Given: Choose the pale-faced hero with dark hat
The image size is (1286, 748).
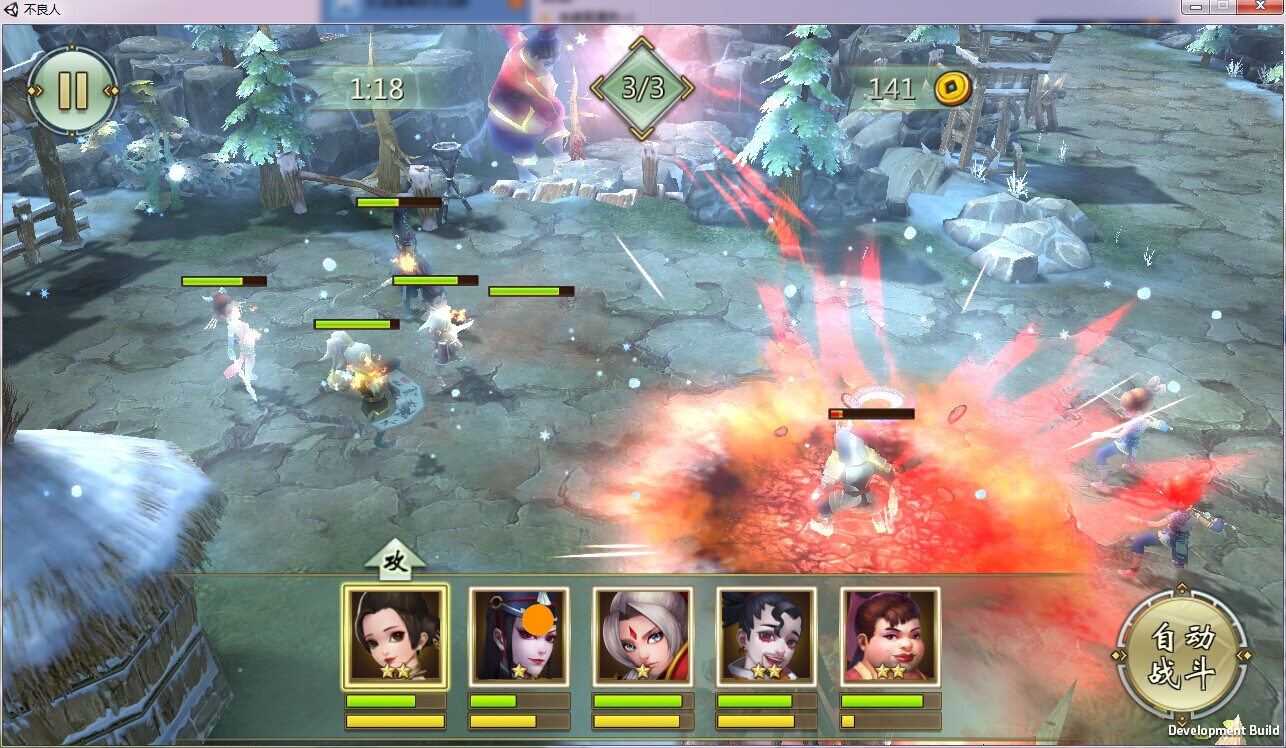Looking at the screenshot, I should click(x=519, y=636).
